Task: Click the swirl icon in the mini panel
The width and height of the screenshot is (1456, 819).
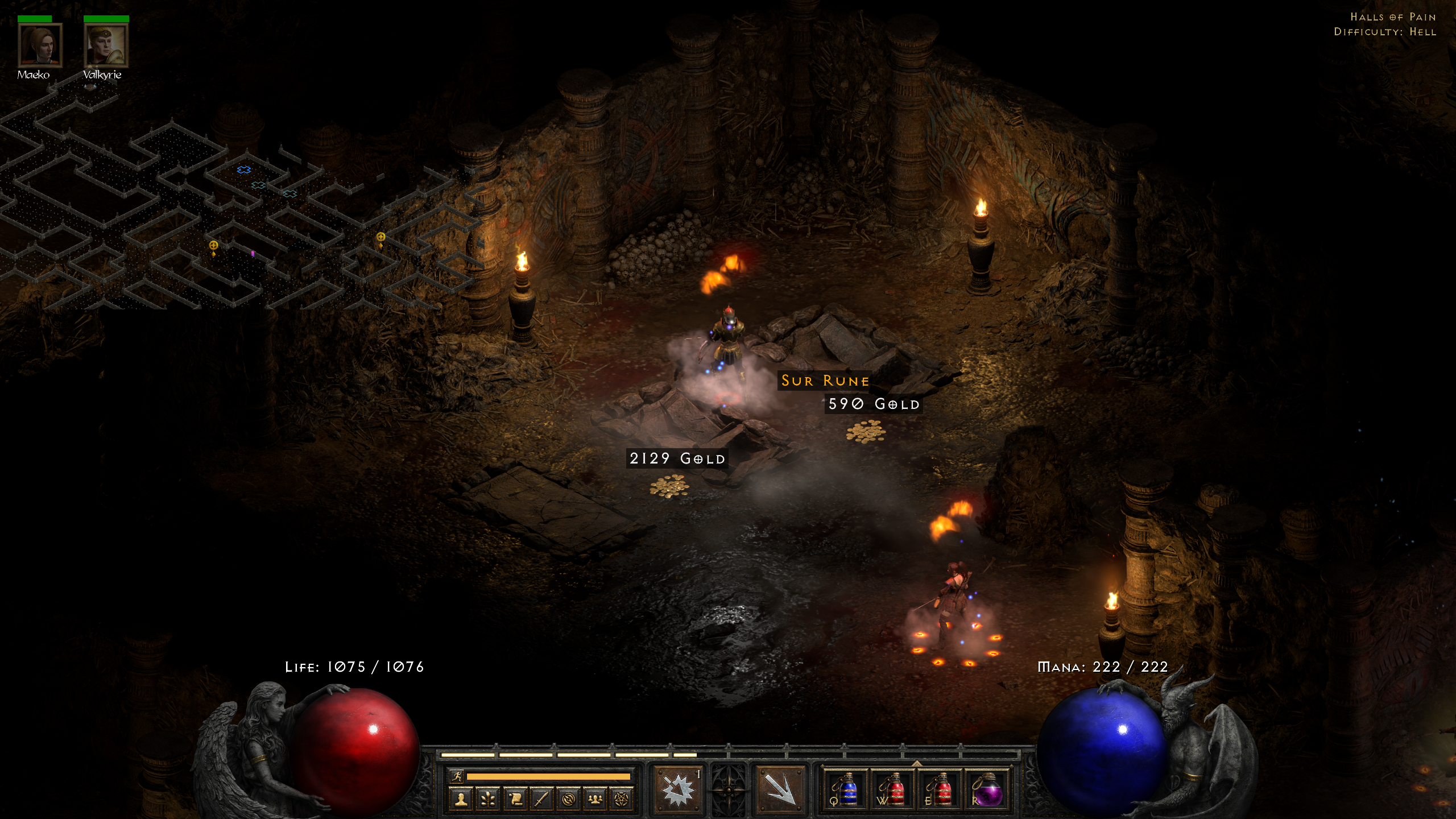Action: pos(568,800)
